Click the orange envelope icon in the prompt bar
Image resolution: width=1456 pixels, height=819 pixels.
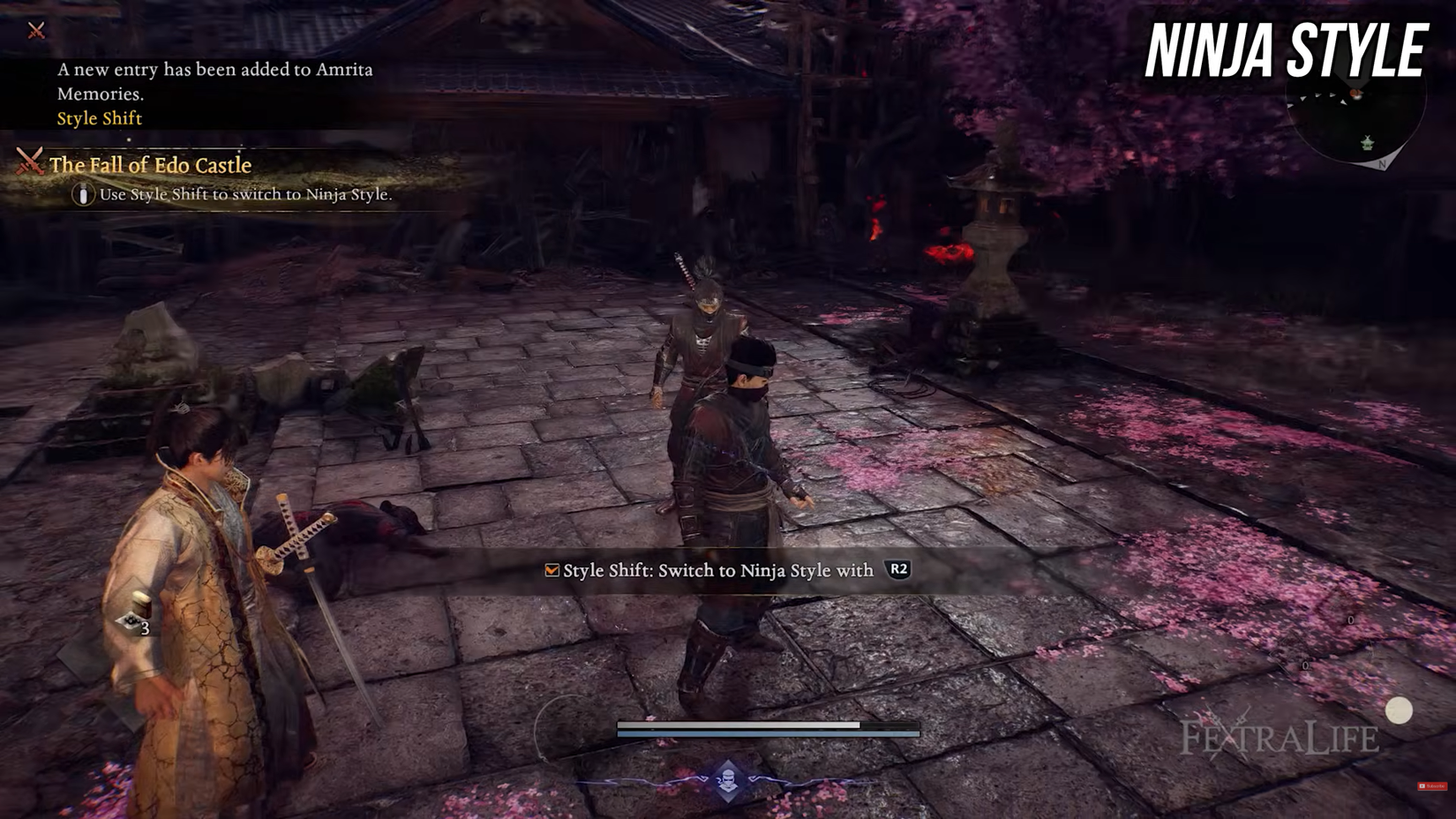click(x=553, y=571)
